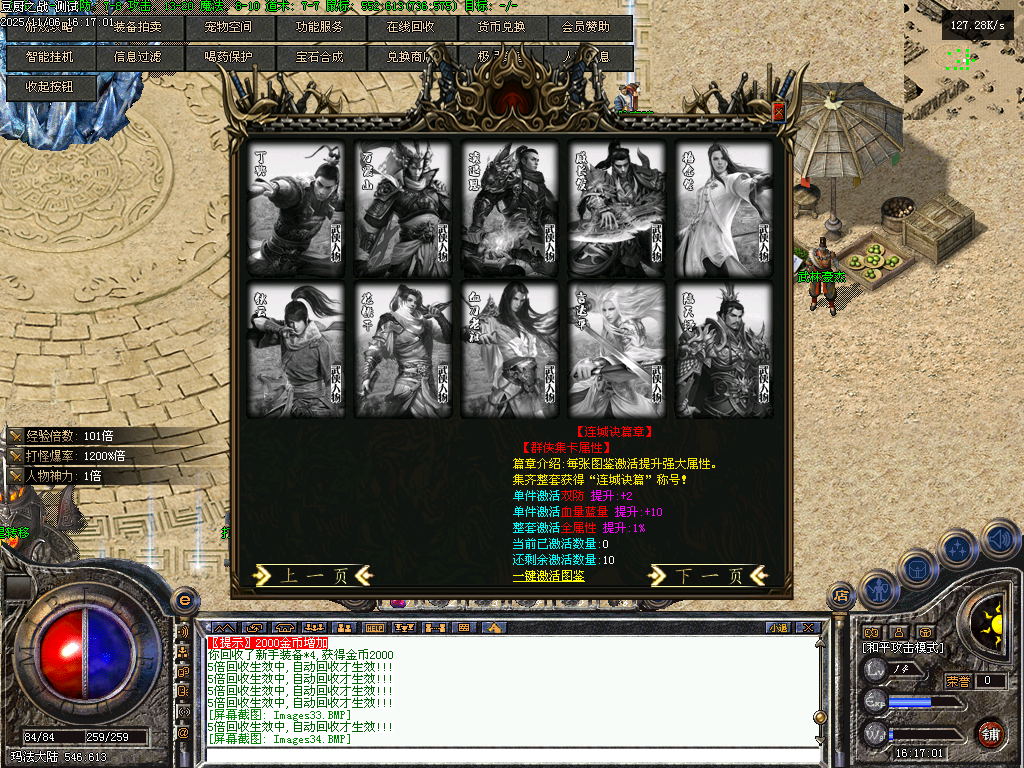Screen dimensions: 1024x768
Task: Click the 一键激活图鉴 activation link
Action: (549, 576)
